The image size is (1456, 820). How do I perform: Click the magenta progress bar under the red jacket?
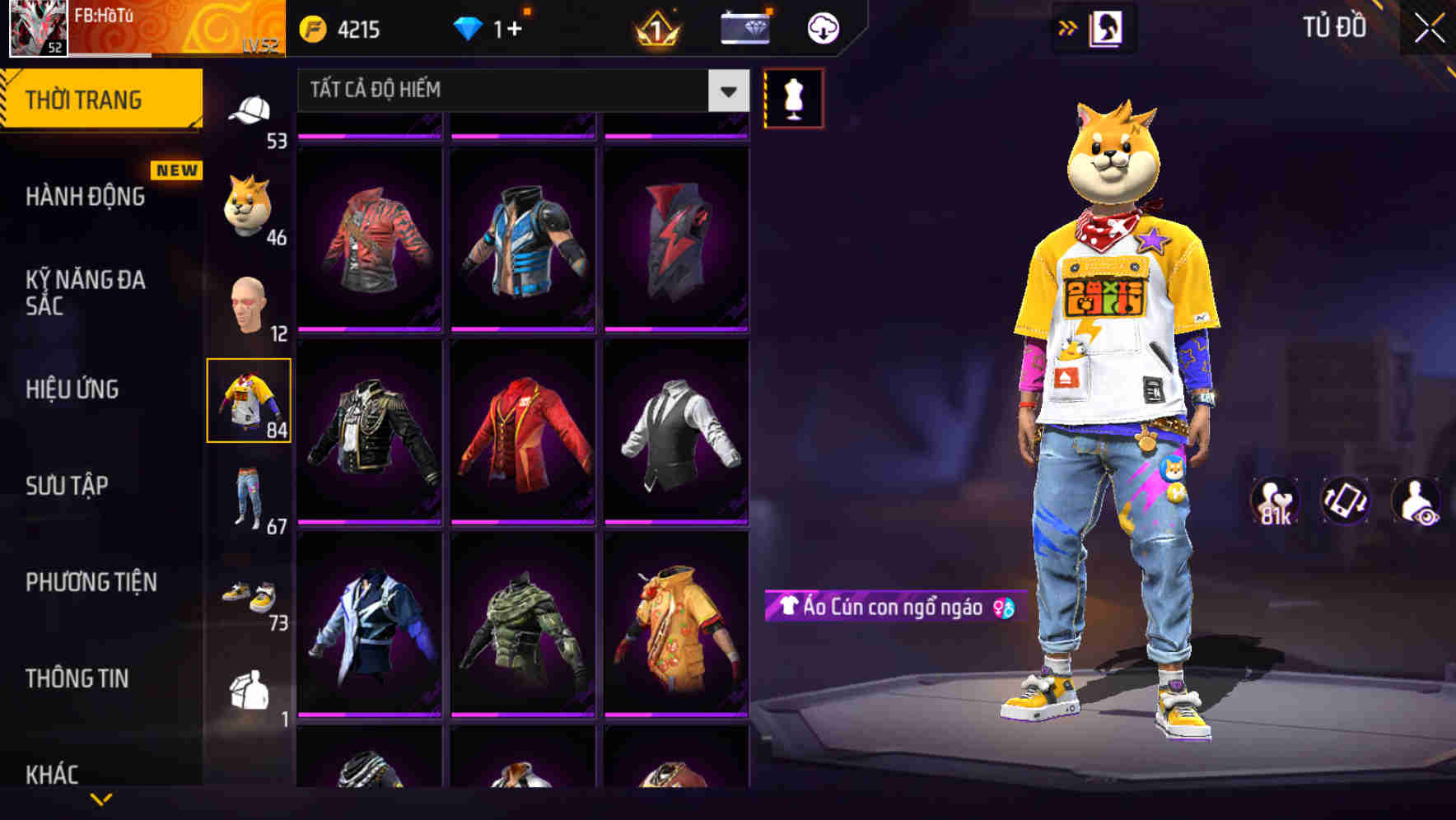coord(520,521)
